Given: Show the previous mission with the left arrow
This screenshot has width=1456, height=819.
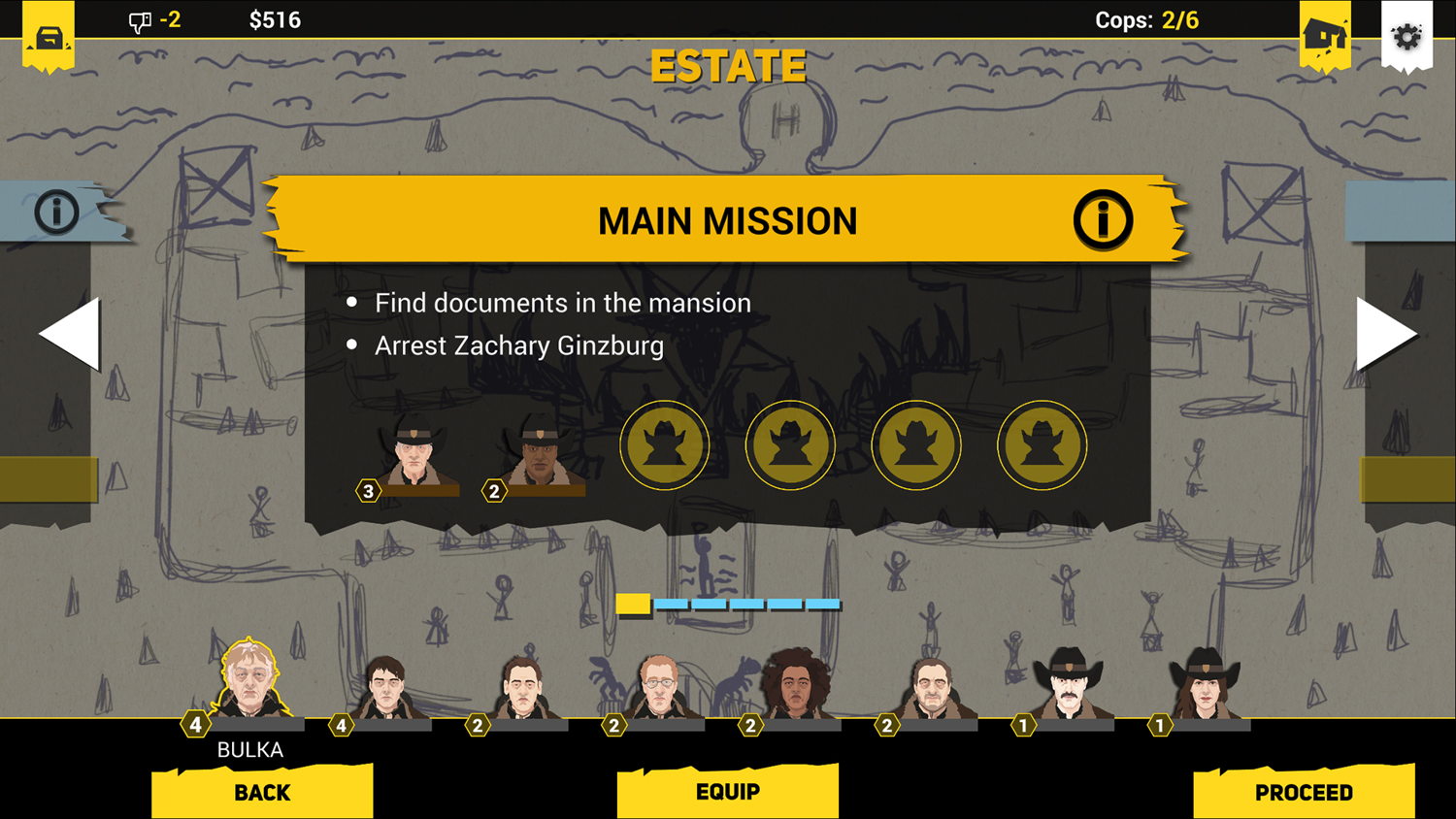Looking at the screenshot, I should point(70,334).
